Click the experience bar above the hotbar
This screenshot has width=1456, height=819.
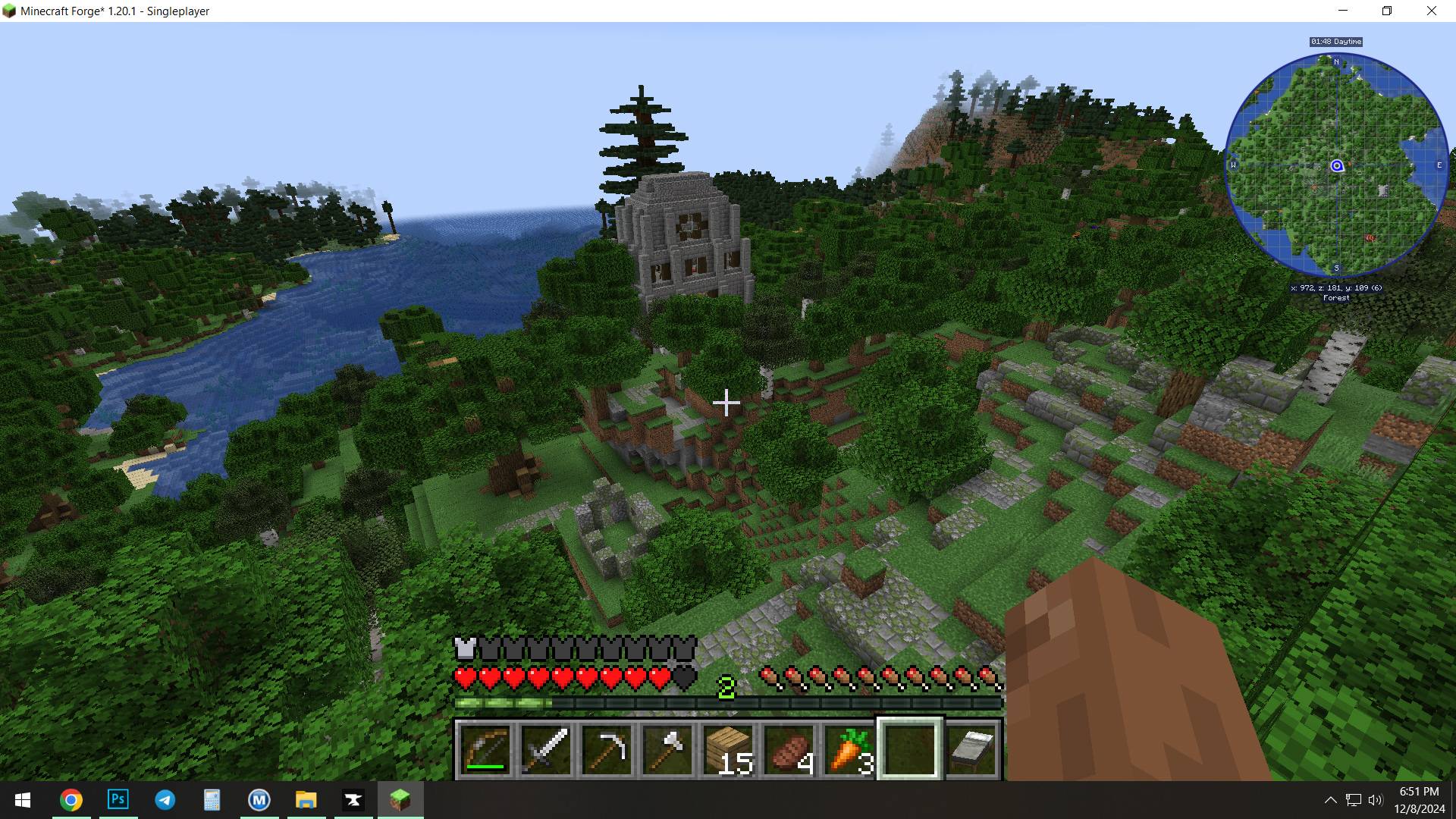click(x=726, y=703)
